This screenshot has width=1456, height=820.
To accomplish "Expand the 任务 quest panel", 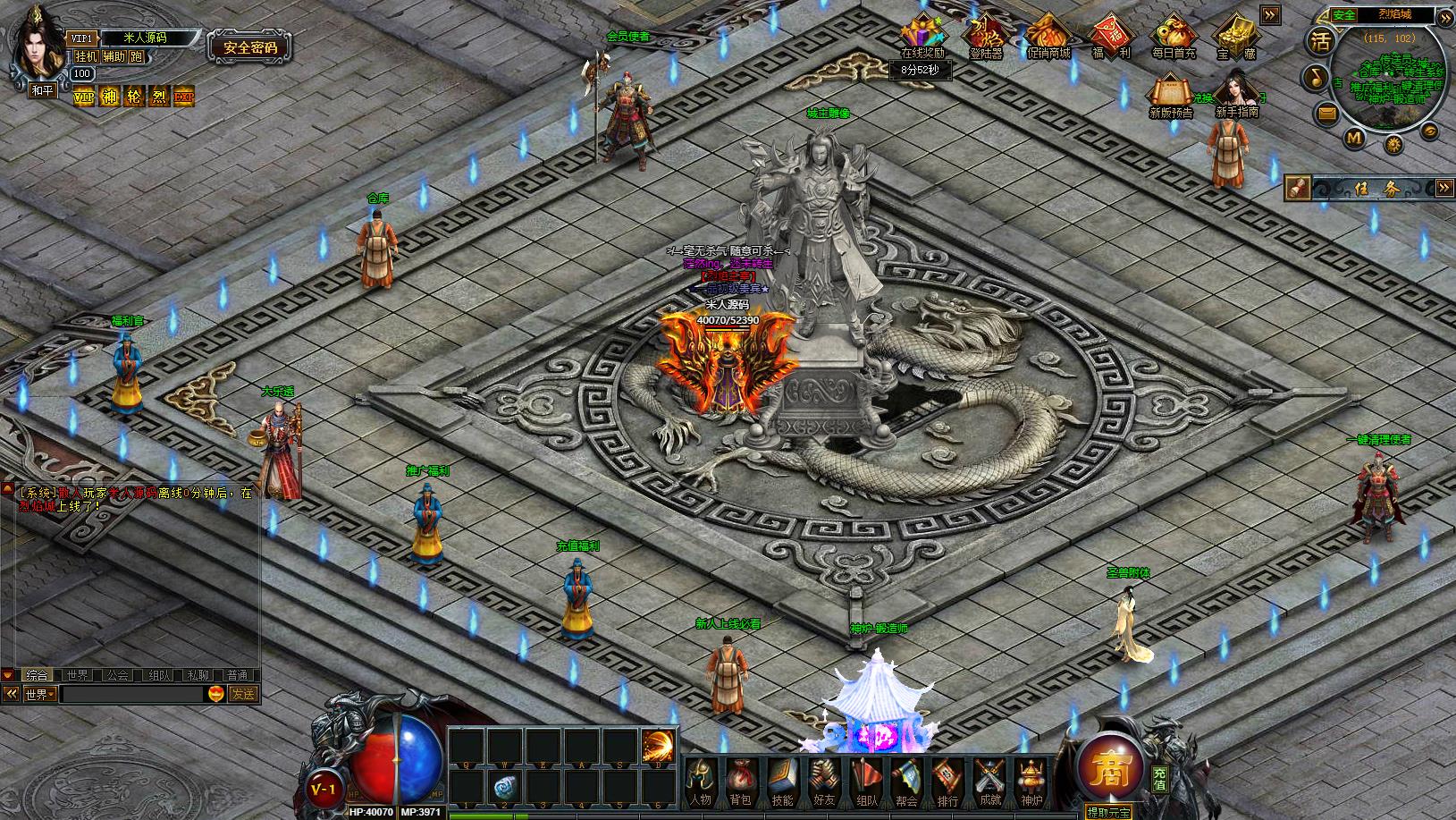I will (x=1444, y=188).
